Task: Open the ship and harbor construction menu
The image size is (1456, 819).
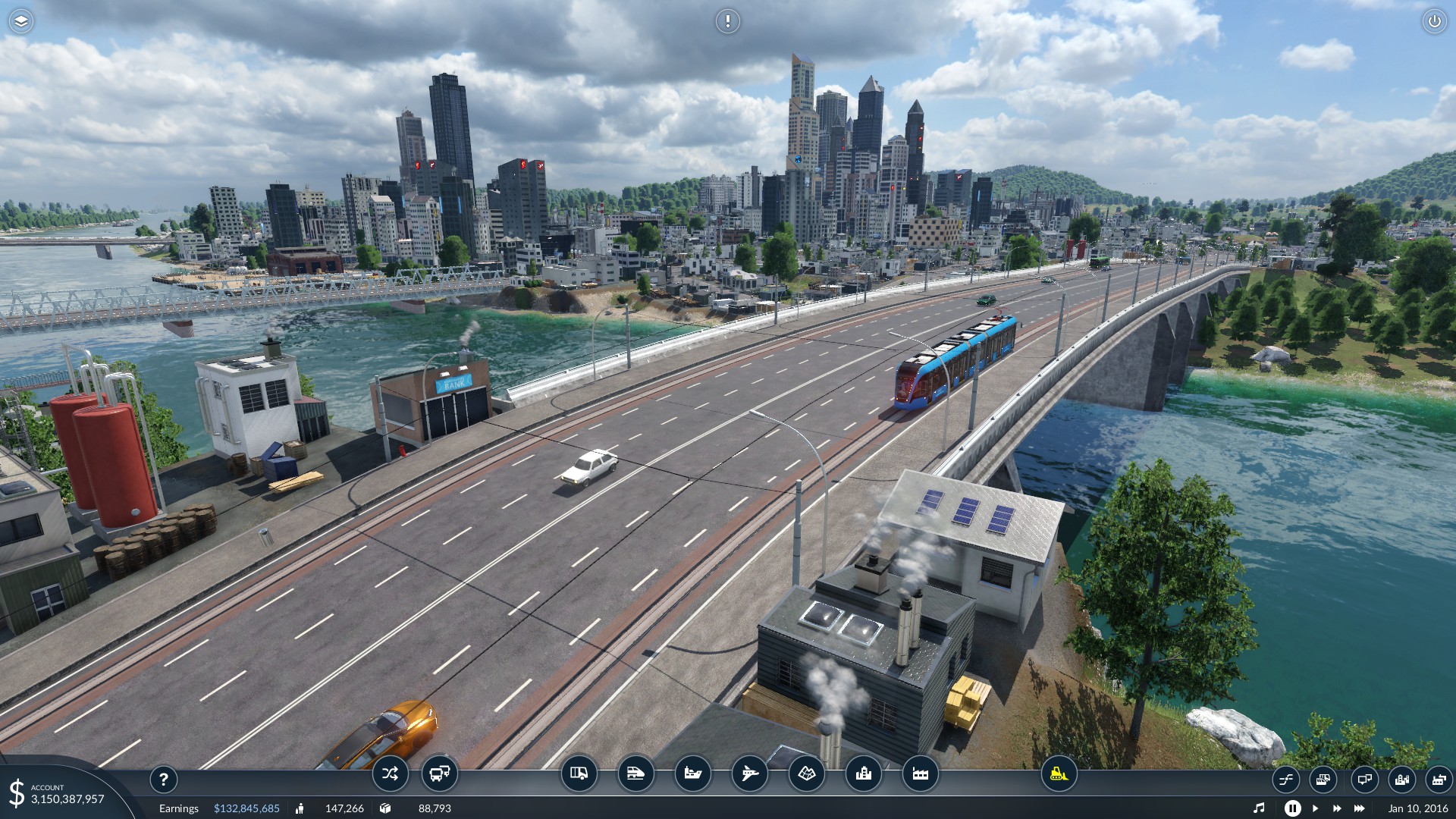Action: click(x=692, y=773)
